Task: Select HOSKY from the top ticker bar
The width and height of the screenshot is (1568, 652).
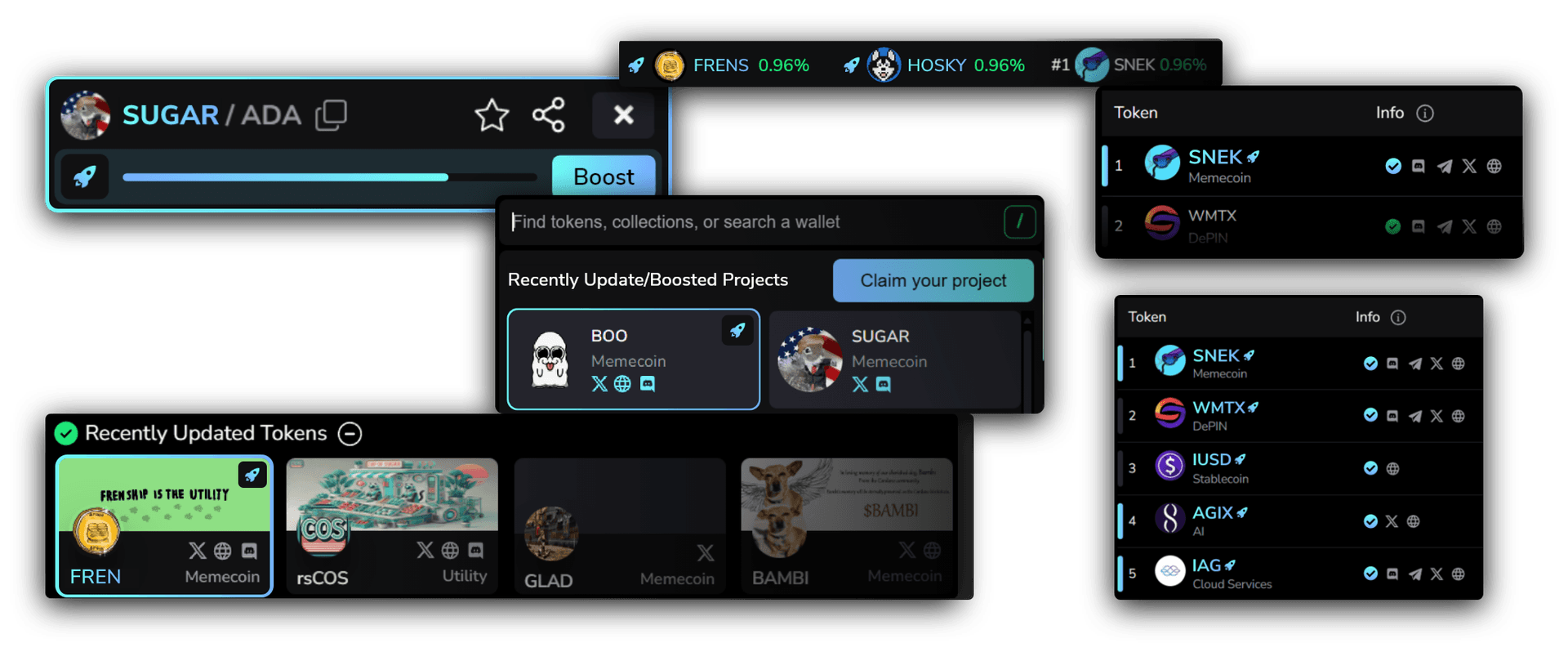Action: click(936, 65)
